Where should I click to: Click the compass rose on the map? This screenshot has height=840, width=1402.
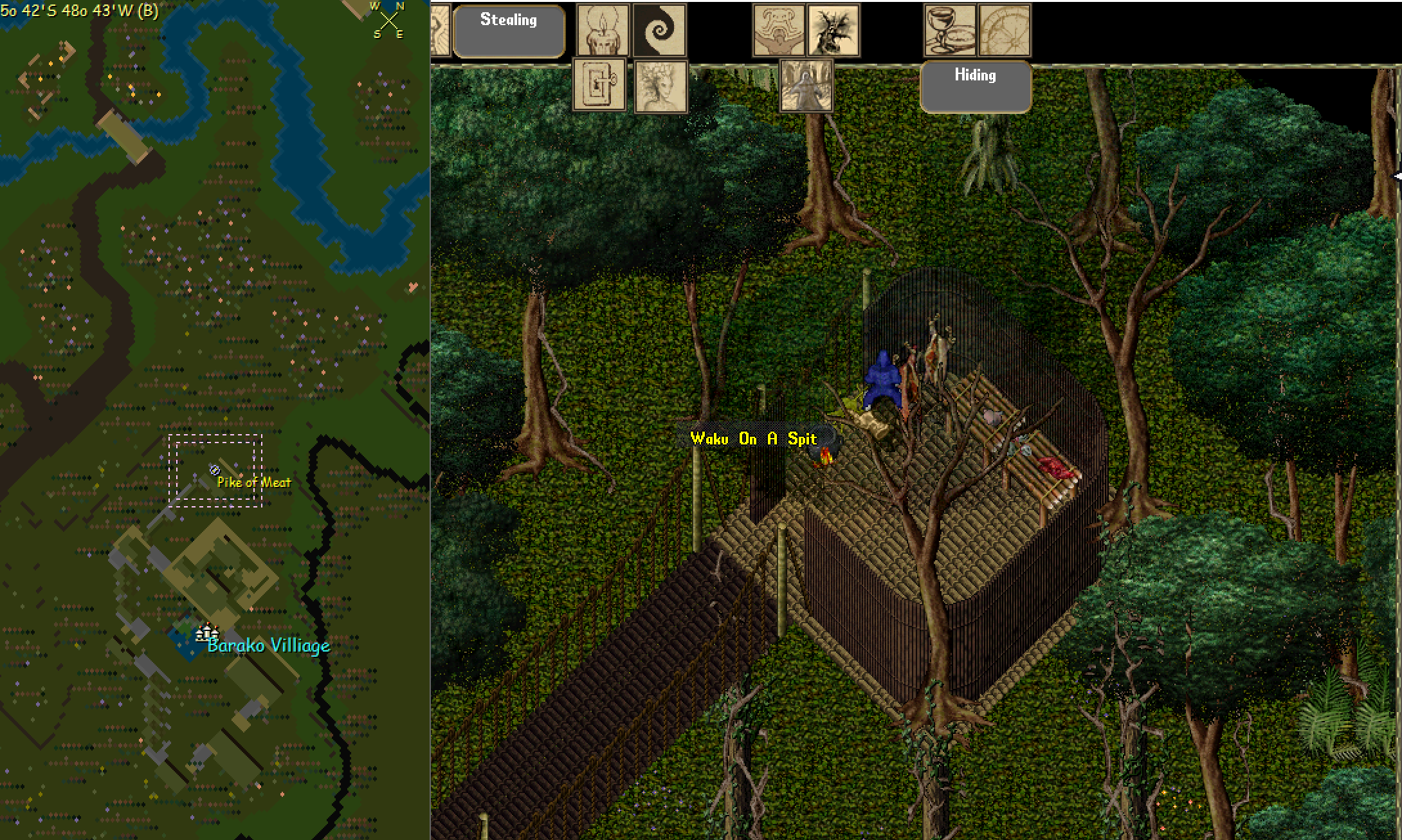click(x=388, y=21)
